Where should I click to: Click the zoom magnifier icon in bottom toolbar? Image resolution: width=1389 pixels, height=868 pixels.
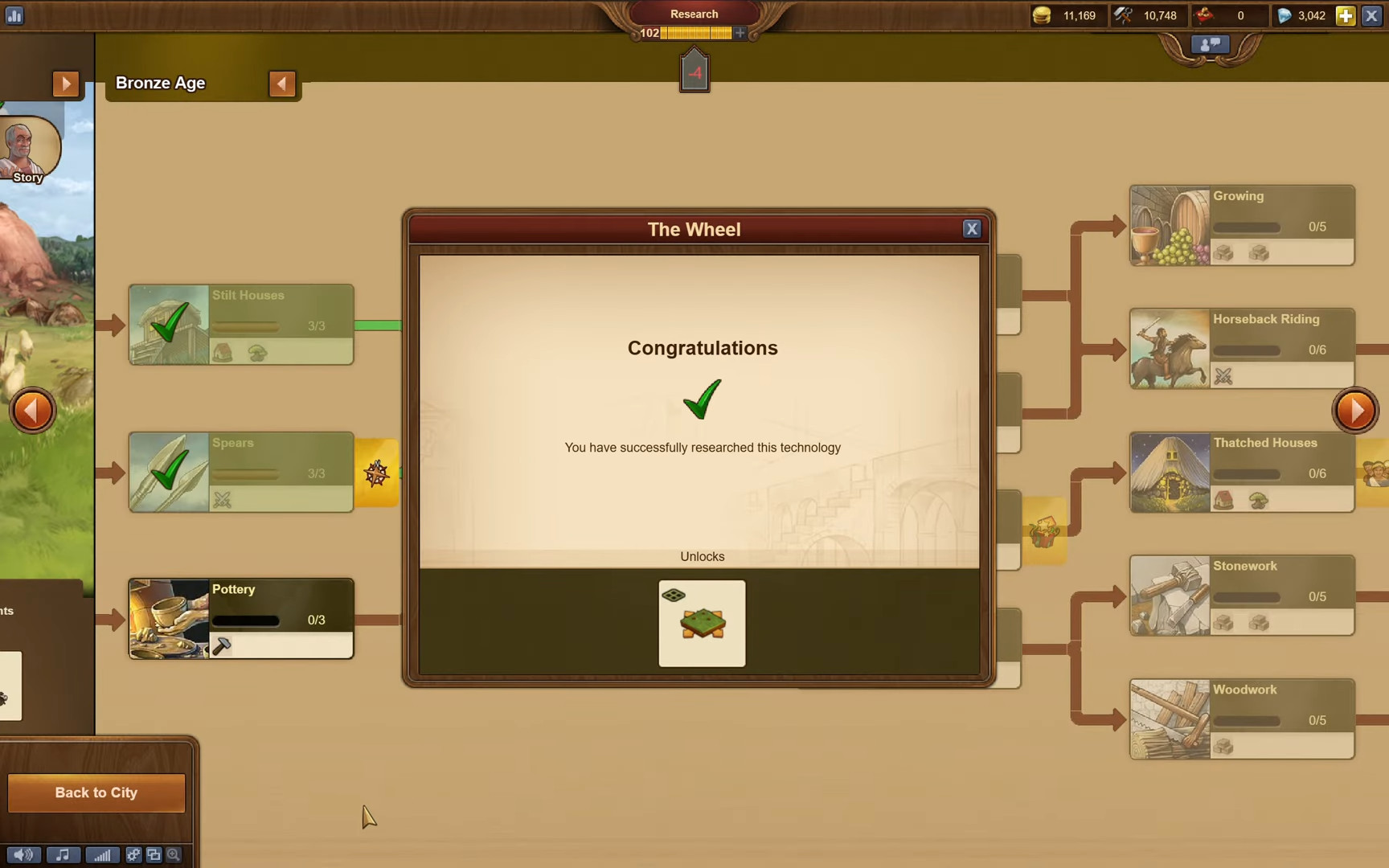(x=172, y=855)
